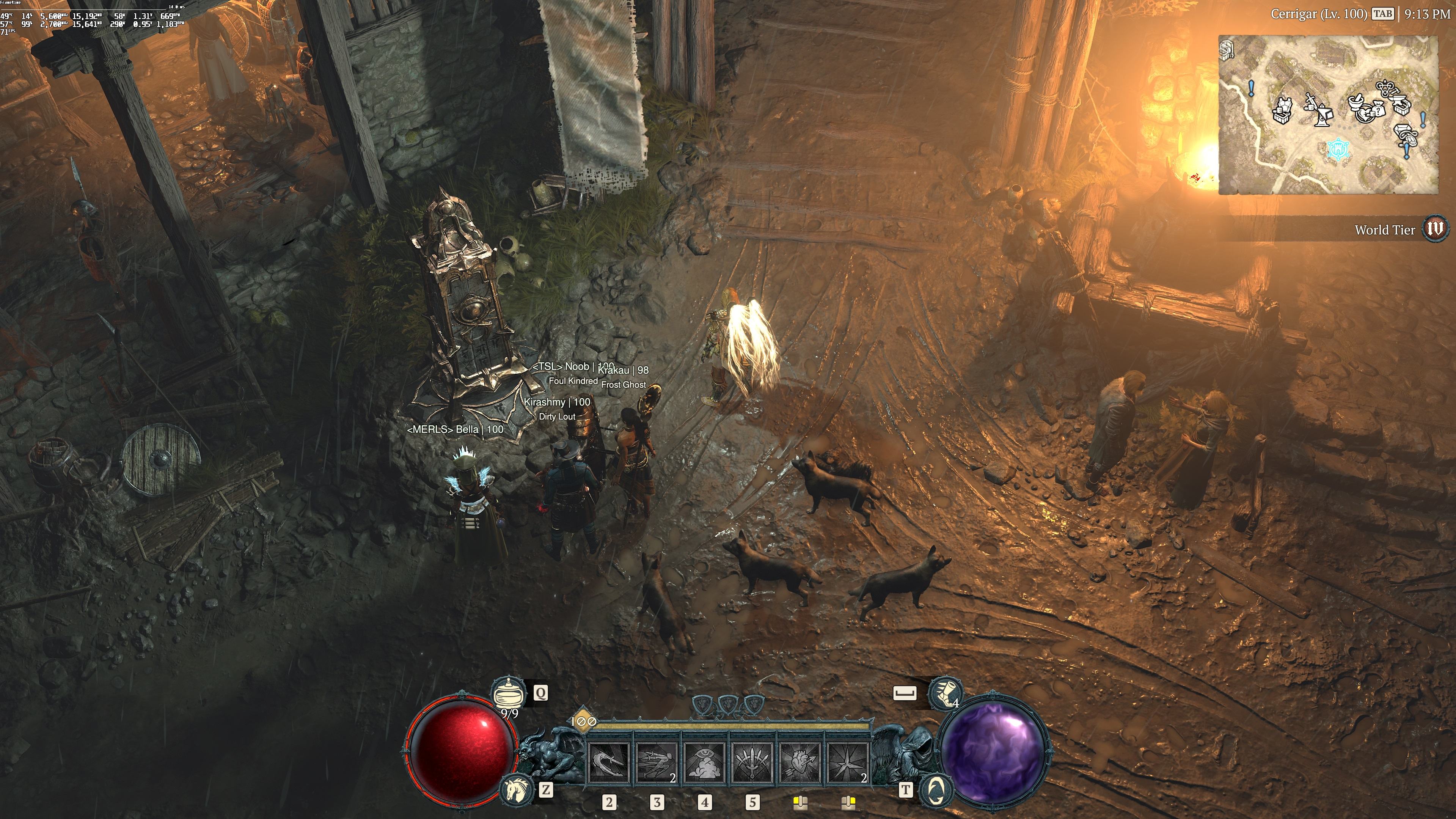Select the arrow-pierced heart skill
Viewport: 1456px width, 819px height.
coord(800,763)
